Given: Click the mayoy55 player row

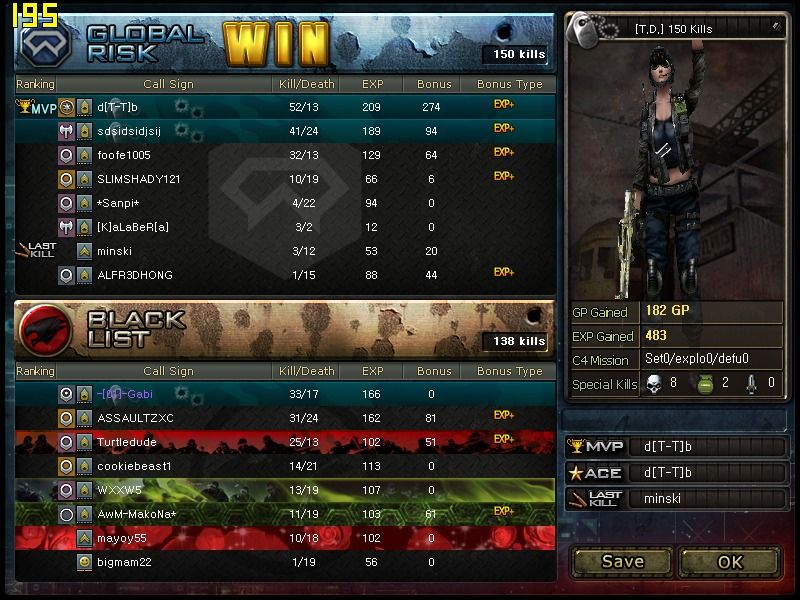Looking at the screenshot, I should pos(285,538).
